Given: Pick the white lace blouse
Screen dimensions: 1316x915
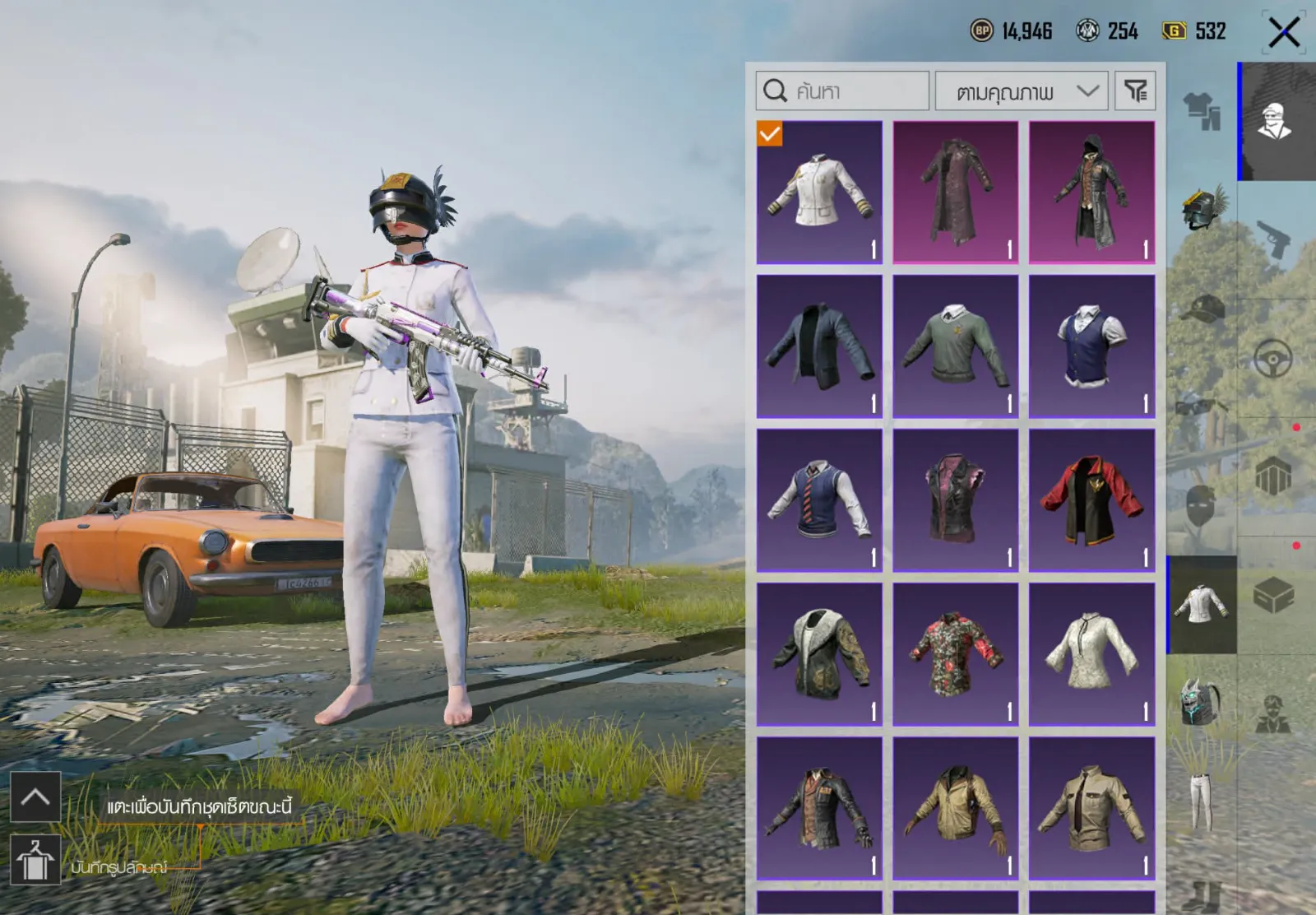Looking at the screenshot, I should tap(1091, 654).
